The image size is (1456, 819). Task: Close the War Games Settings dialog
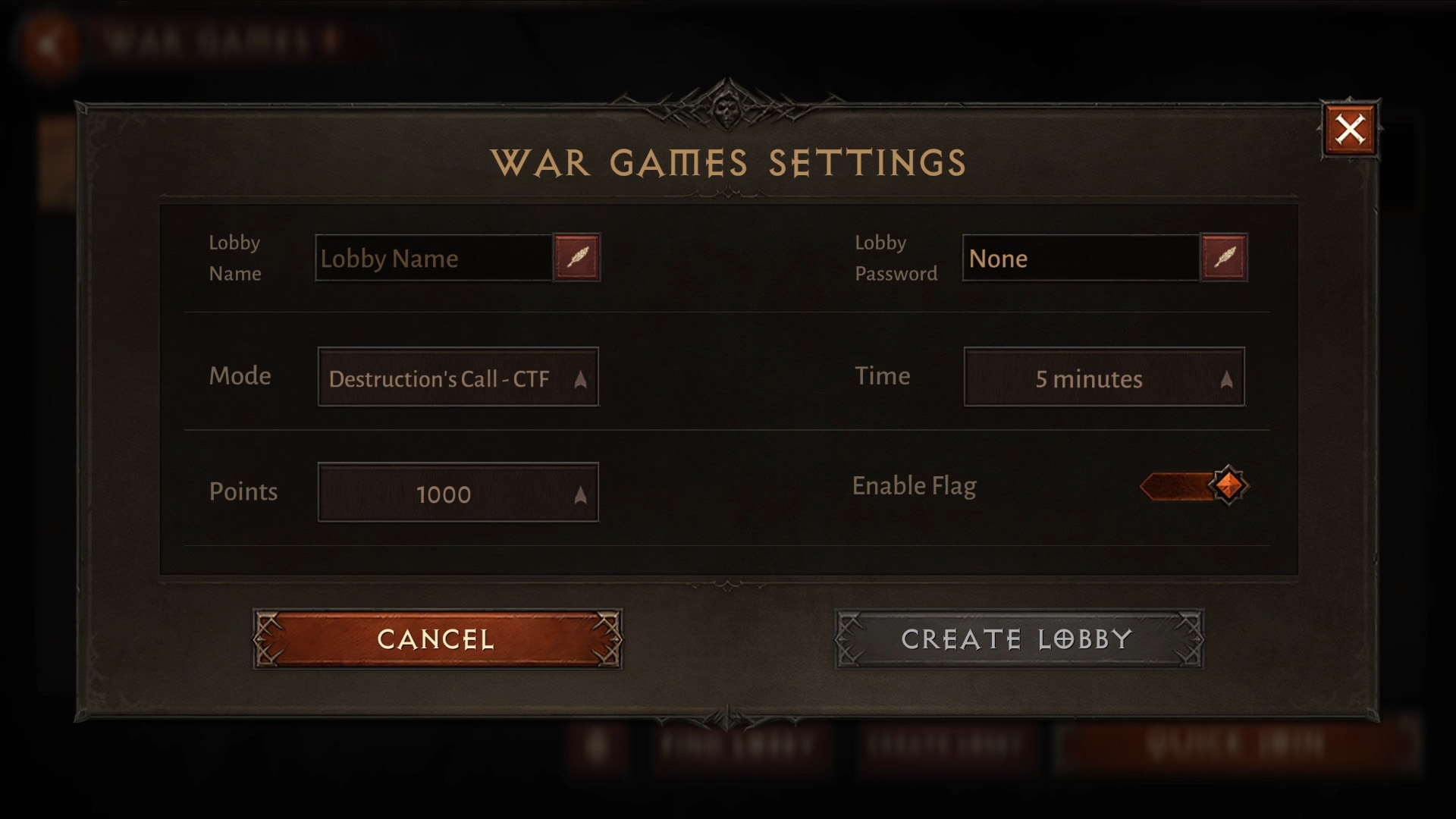[1350, 130]
